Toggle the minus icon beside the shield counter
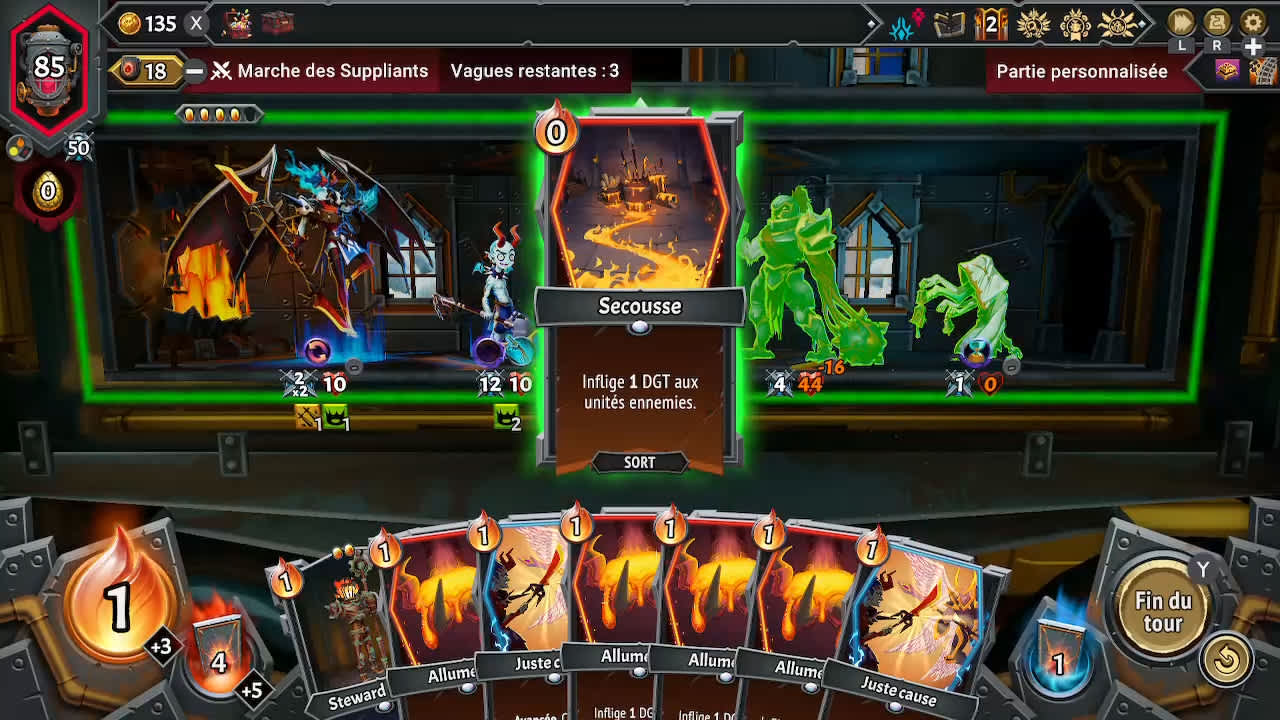 [x=196, y=70]
